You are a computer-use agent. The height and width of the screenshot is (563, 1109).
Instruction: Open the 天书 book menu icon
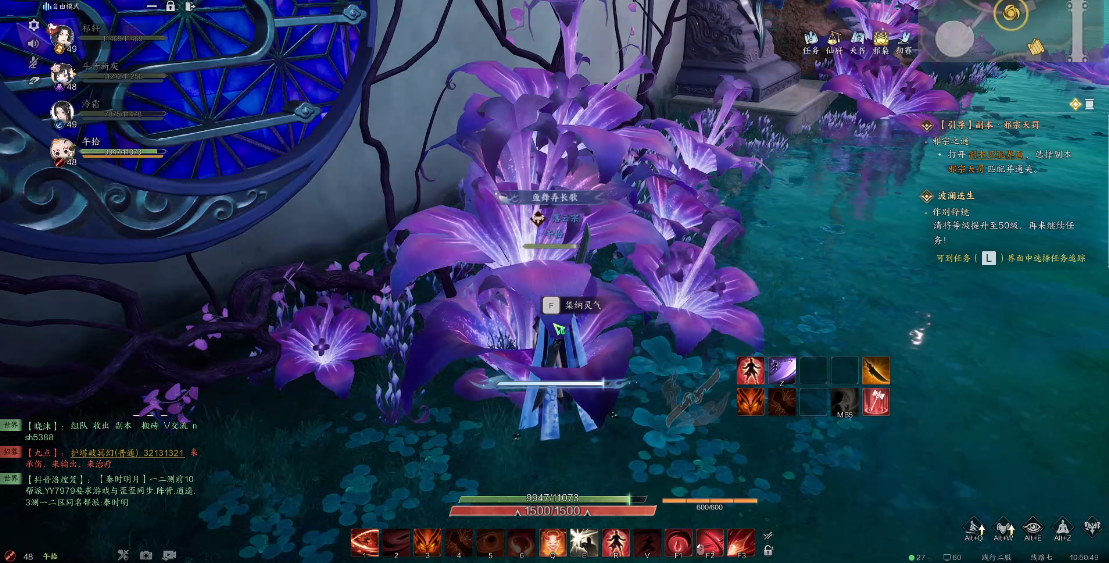[857, 39]
